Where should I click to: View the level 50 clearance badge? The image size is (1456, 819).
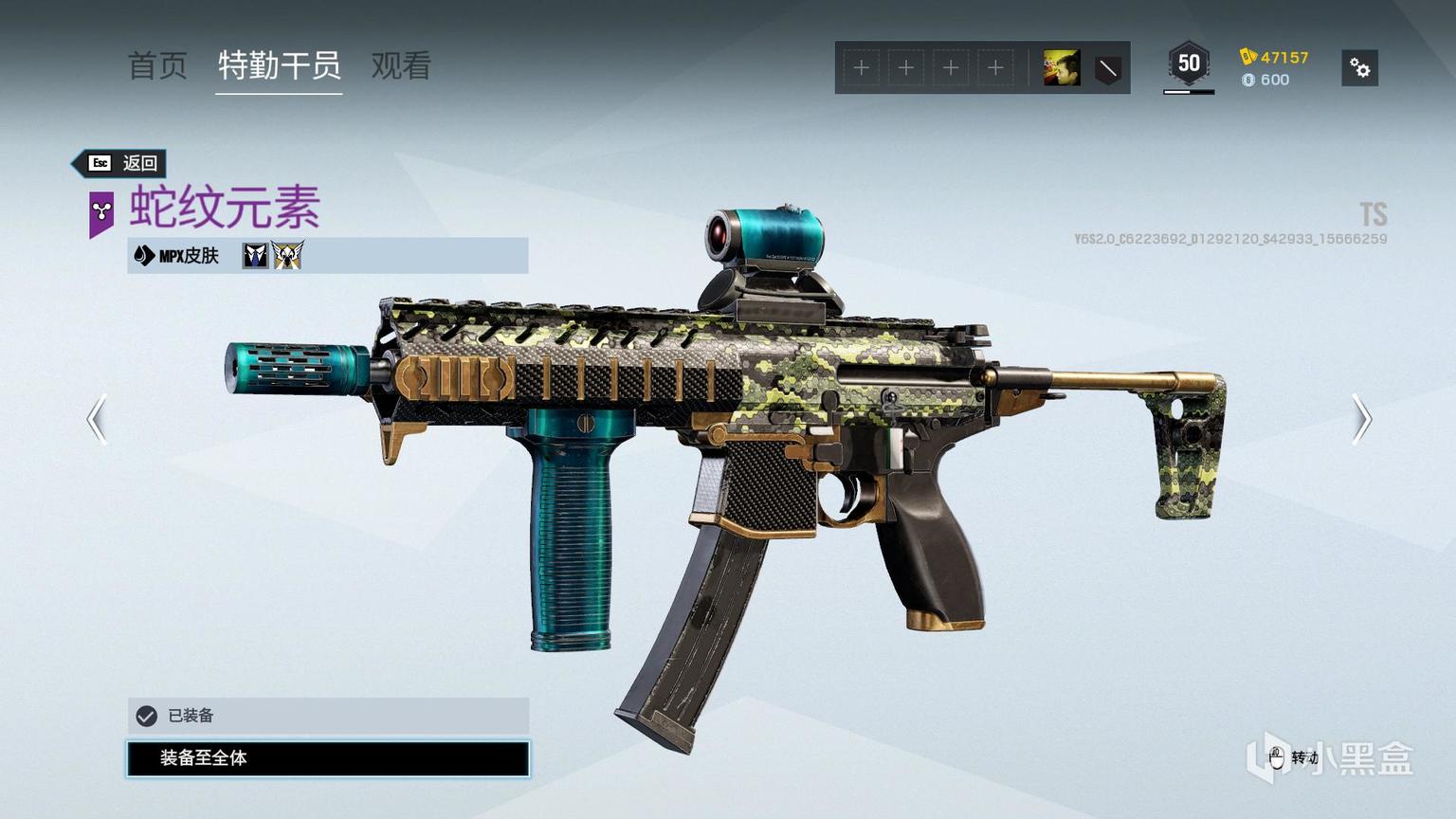click(1189, 64)
